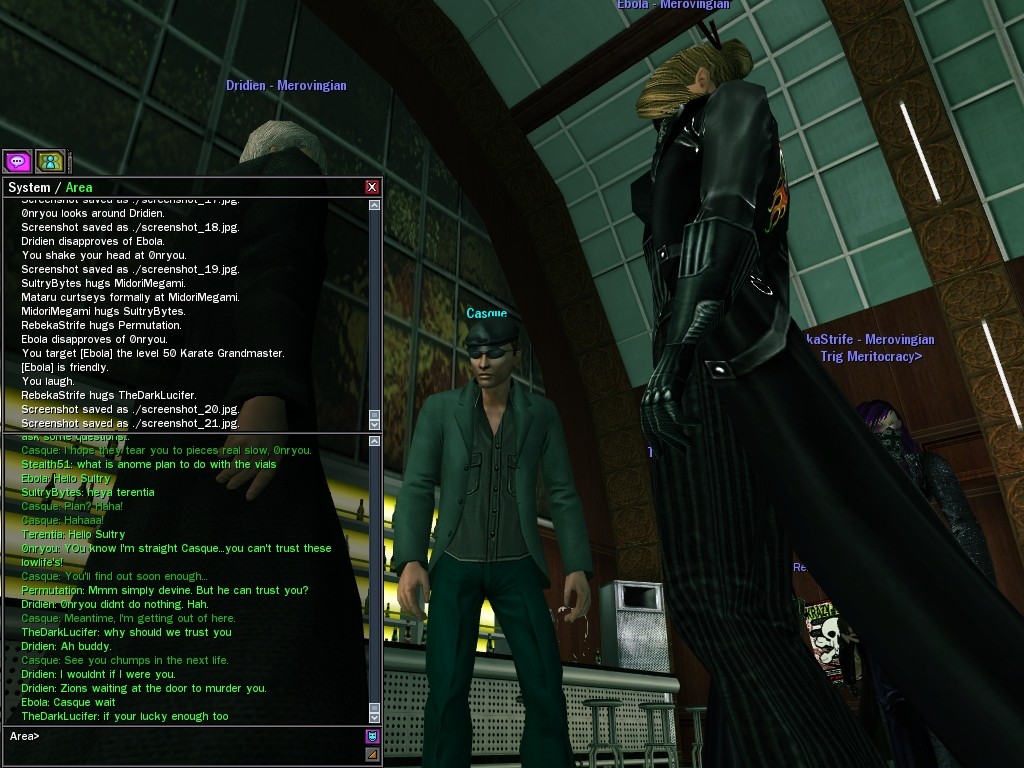
Task: Click the area chat scroll-down arrow
Action: pyautogui.click(x=375, y=717)
